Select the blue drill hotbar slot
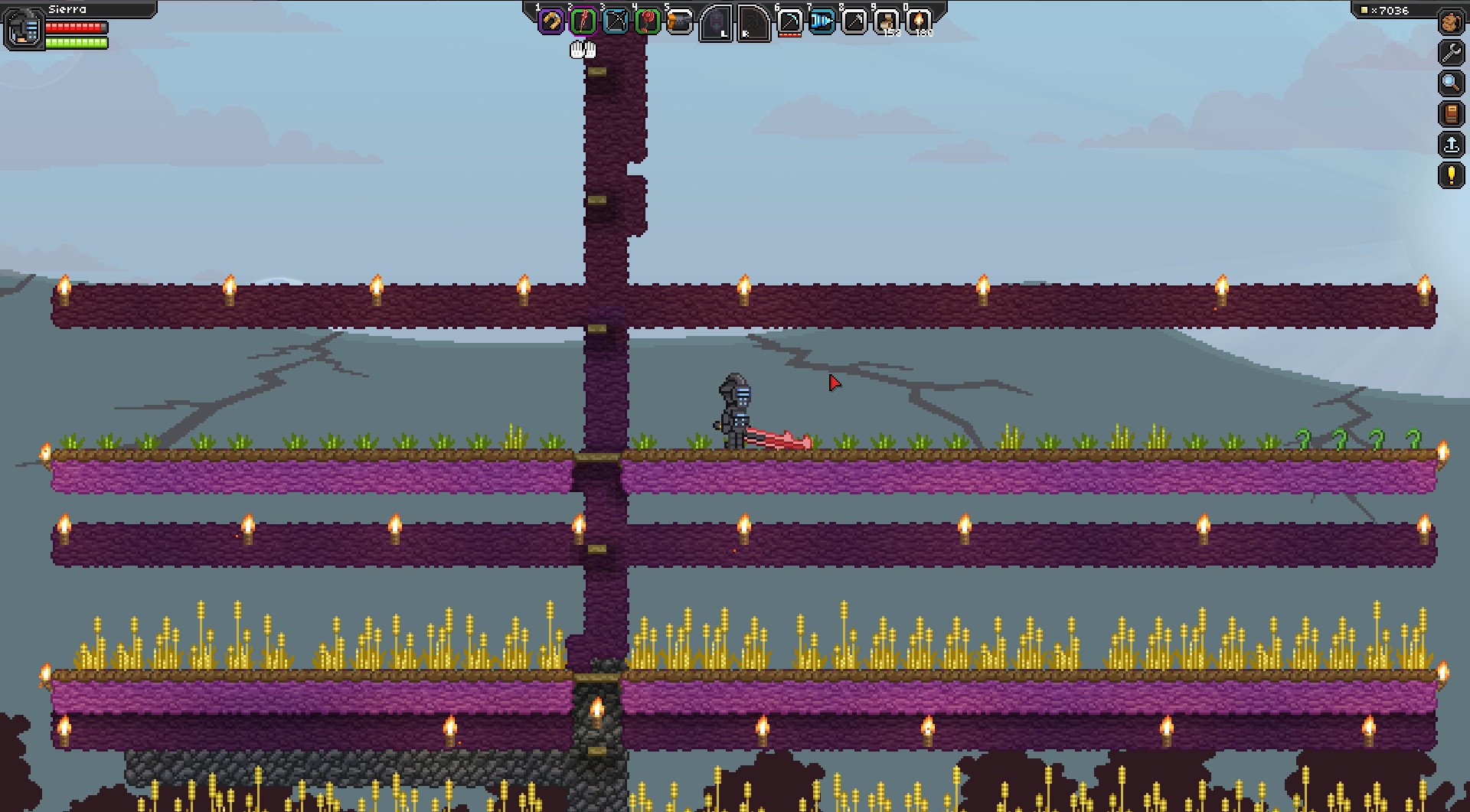1470x812 pixels. point(822,21)
